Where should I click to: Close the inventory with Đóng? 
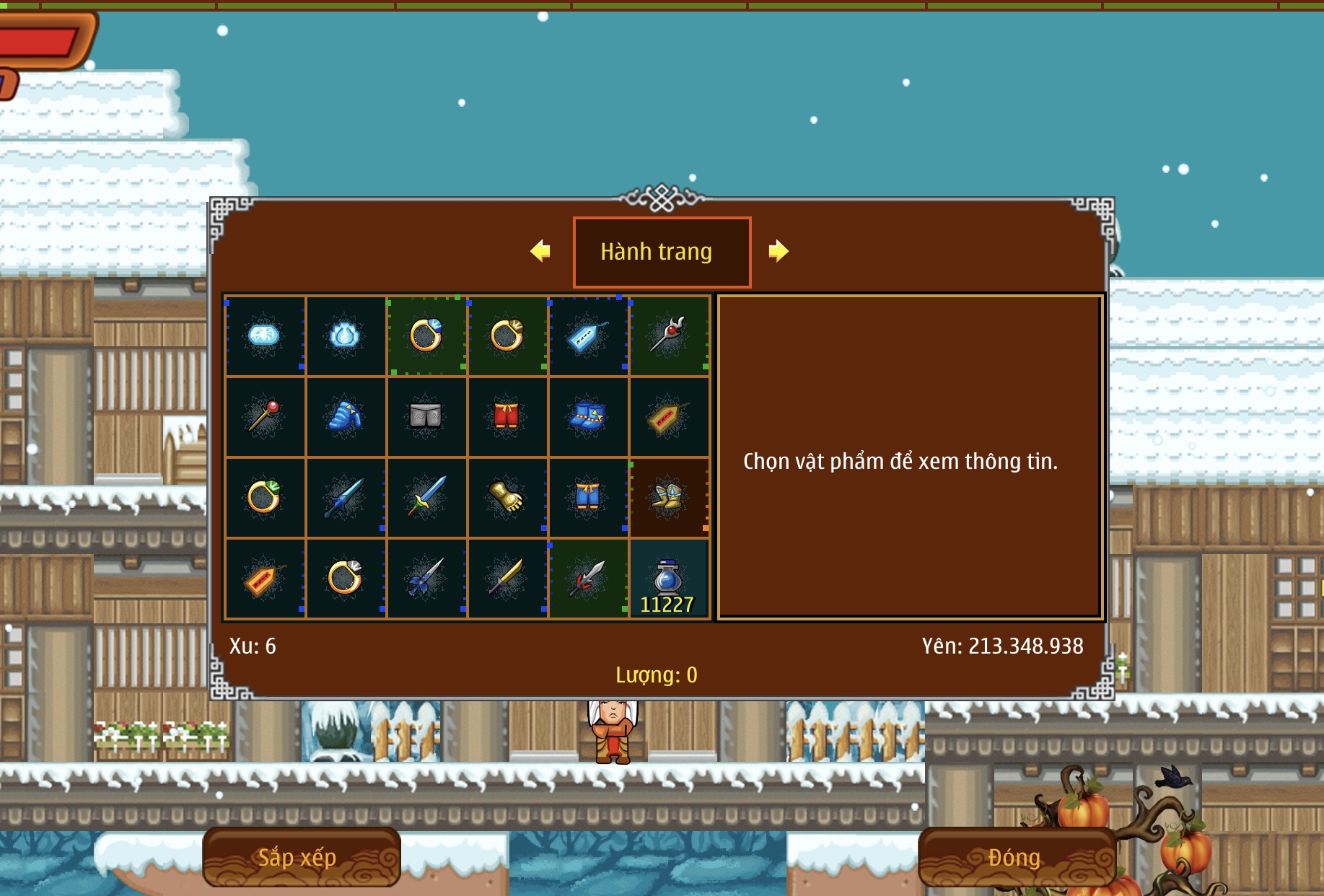[1016, 857]
